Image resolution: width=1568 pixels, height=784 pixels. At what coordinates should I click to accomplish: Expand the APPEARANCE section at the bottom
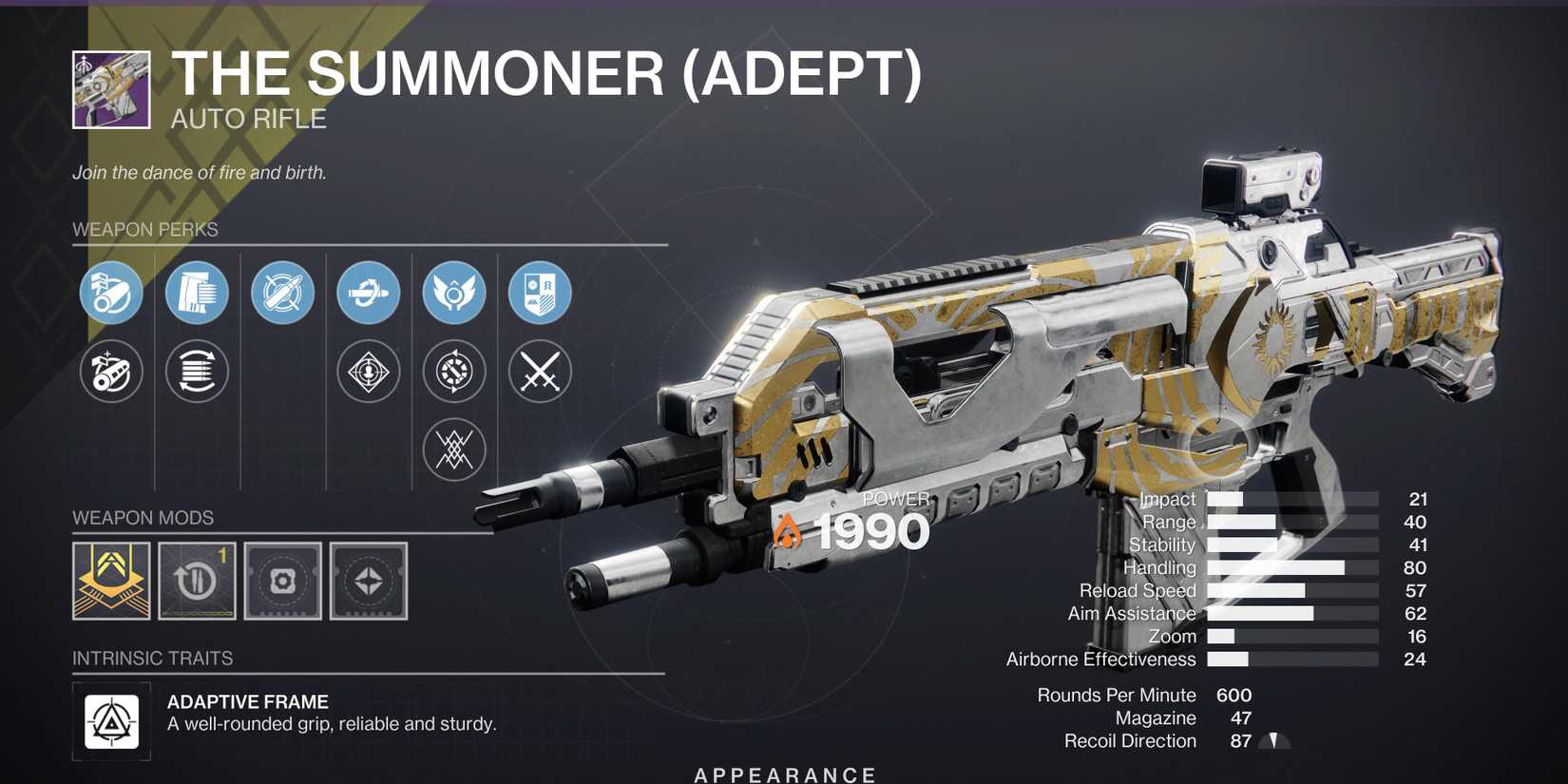coord(784,773)
